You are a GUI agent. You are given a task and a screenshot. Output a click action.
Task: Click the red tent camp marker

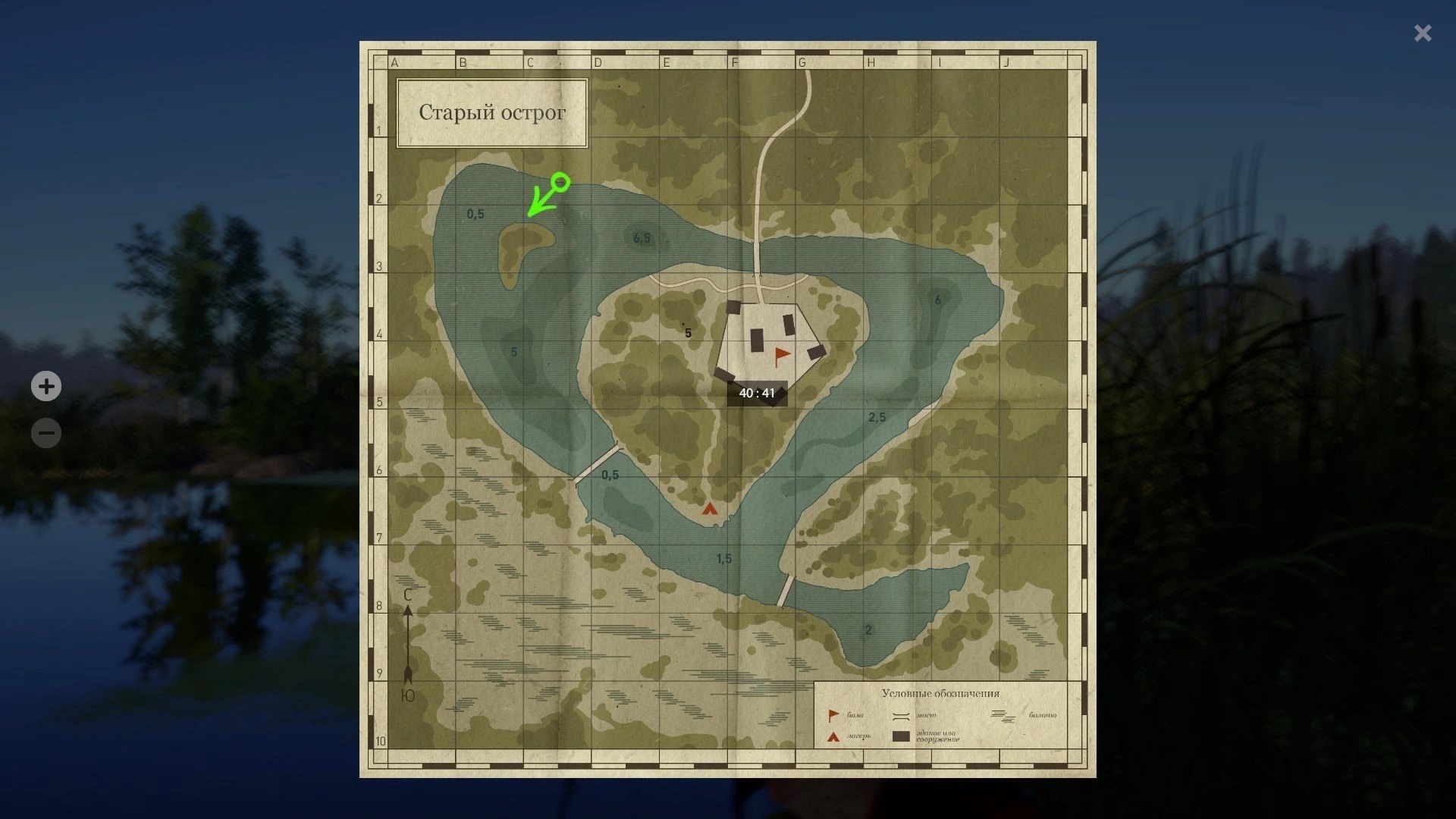tap(709, 509)
